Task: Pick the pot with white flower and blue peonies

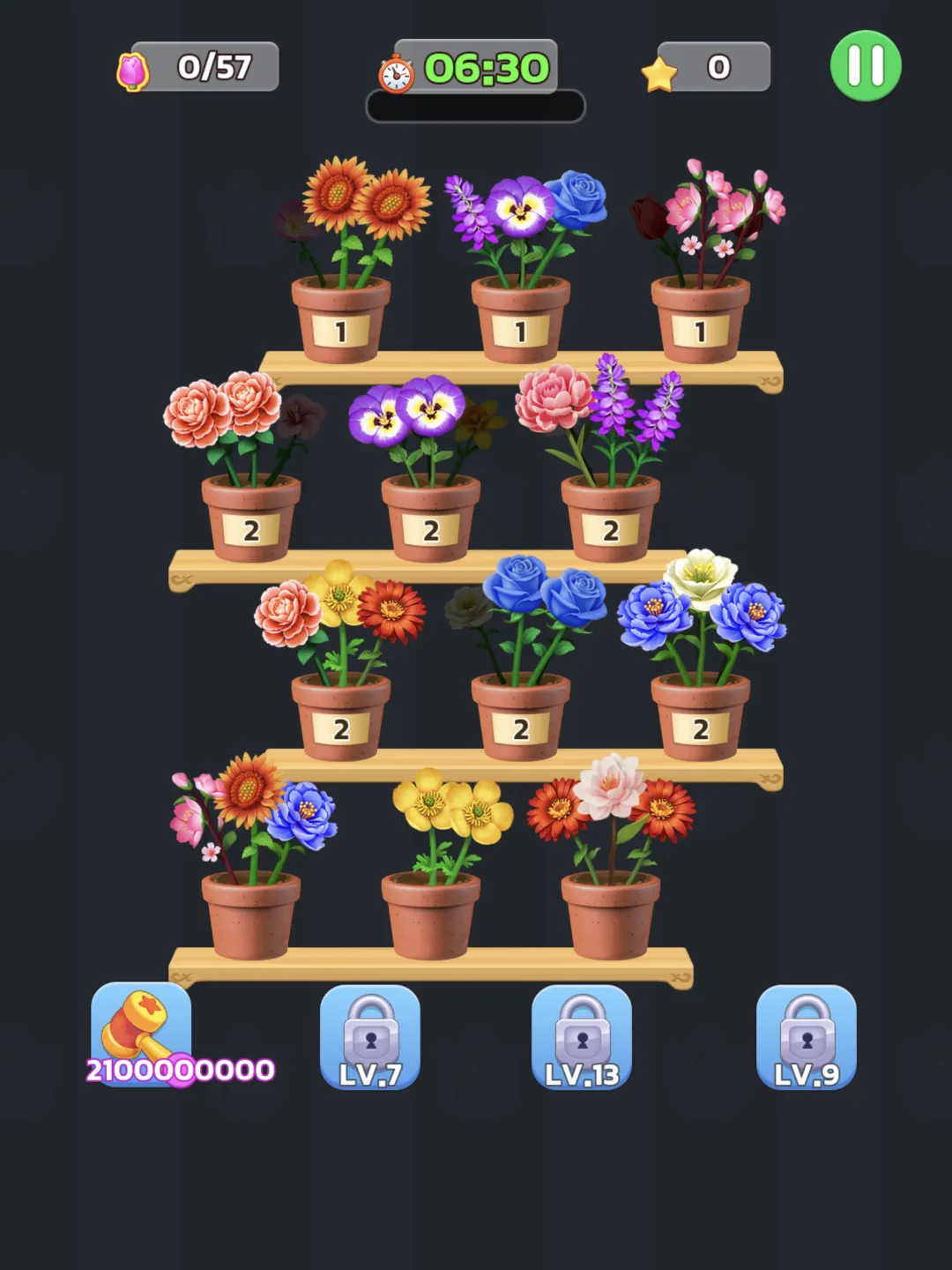Action: tap(701, 714)
